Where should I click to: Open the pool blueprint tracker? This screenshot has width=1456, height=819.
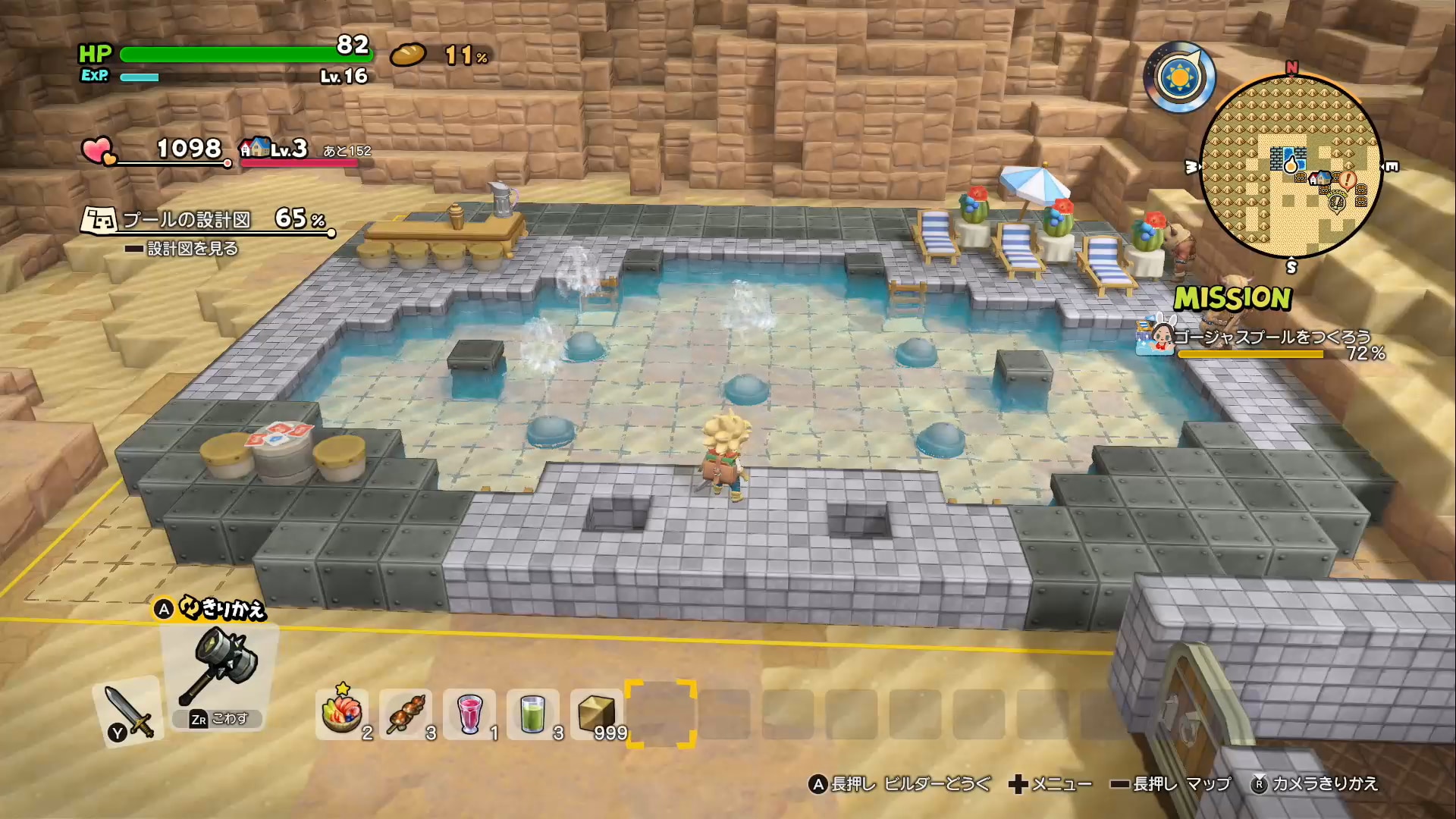(x=205, y=220)
